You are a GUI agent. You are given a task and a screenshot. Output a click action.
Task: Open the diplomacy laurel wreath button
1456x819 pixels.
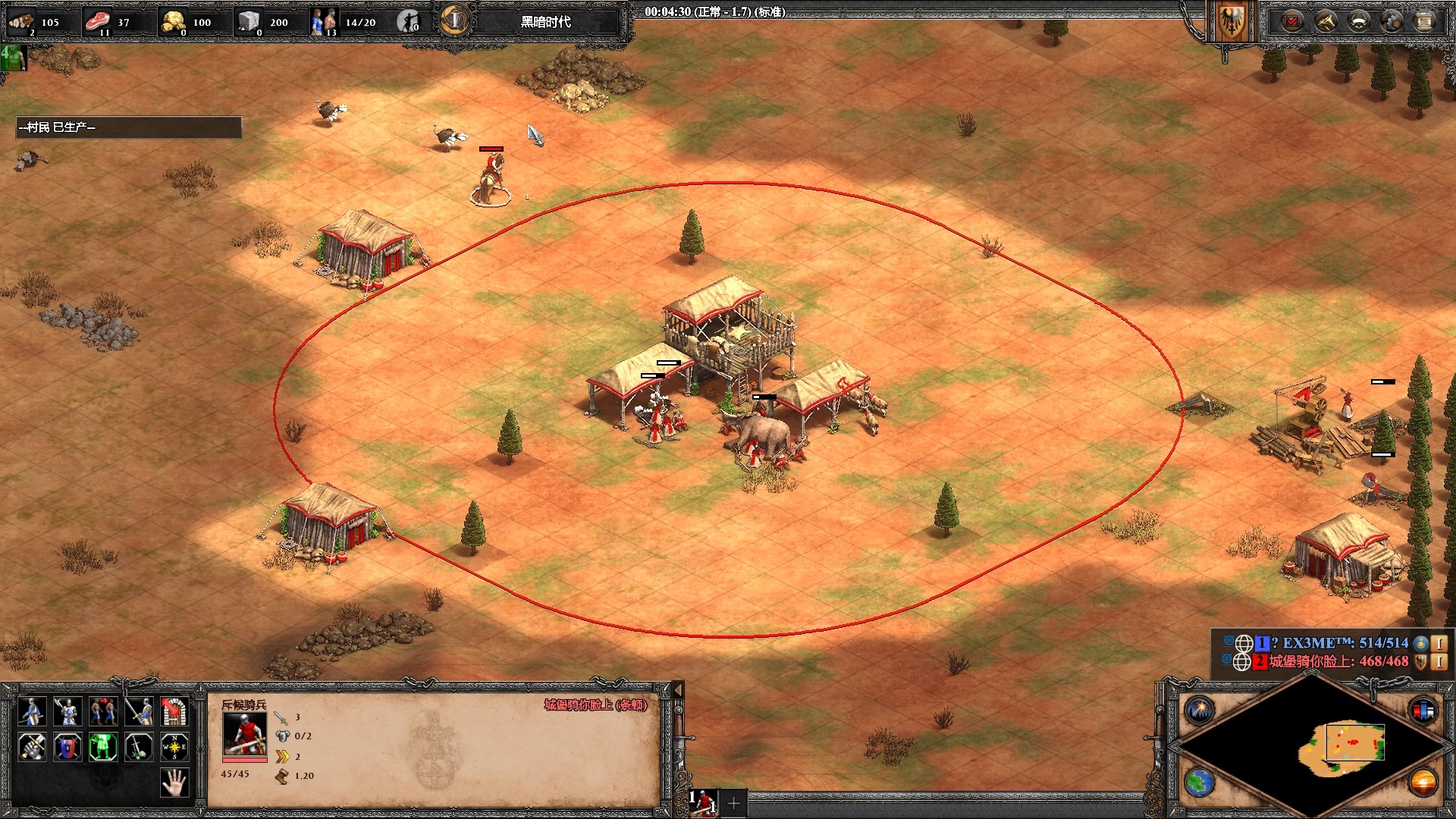coord(1358,21)
